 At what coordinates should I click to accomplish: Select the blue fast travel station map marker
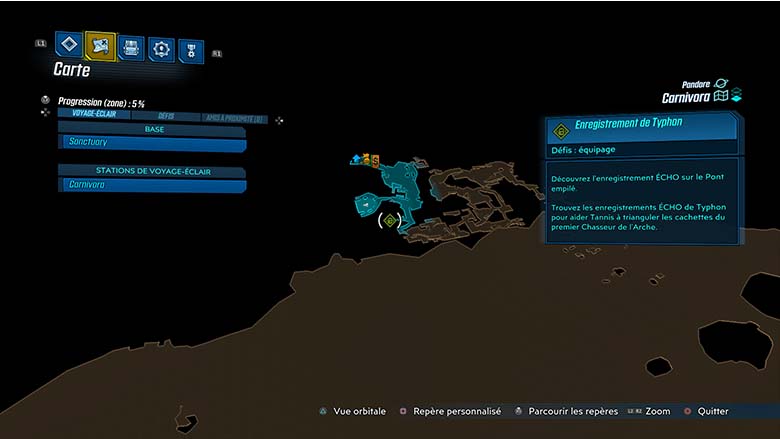pos(356,159)
